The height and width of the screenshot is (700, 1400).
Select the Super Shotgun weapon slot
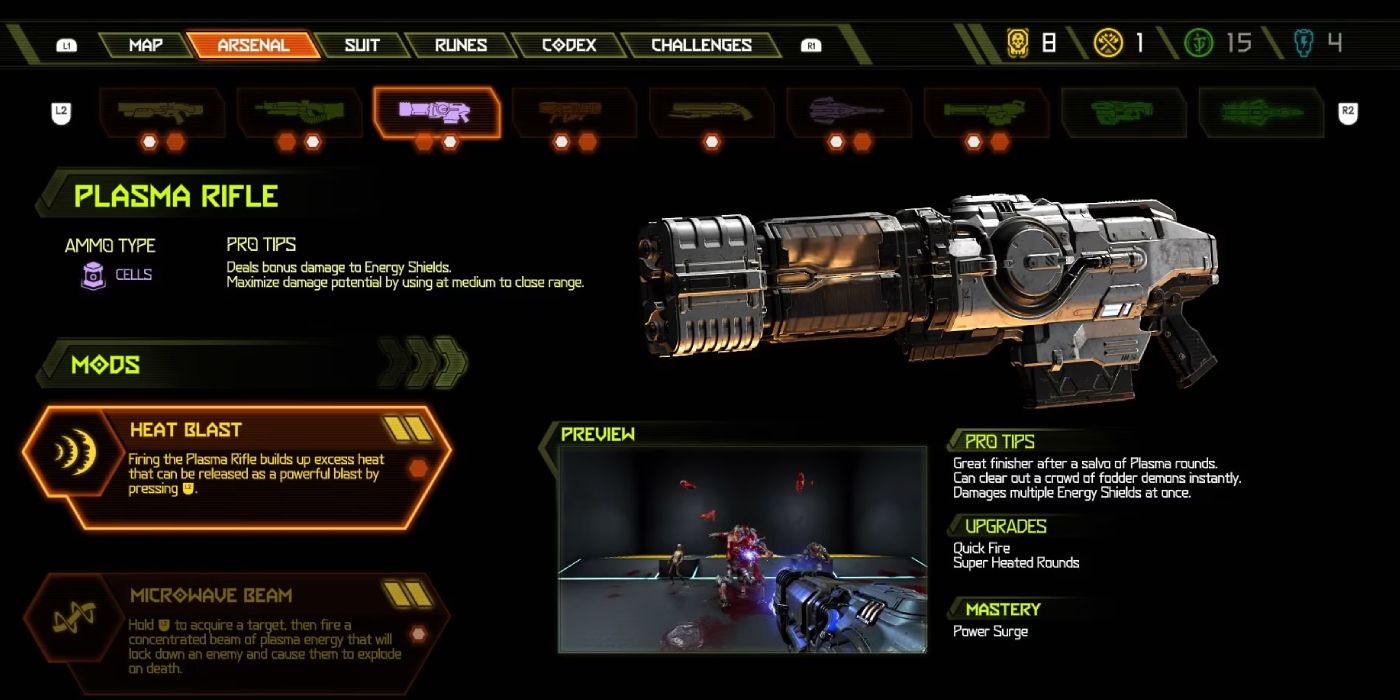click(711, 111)
